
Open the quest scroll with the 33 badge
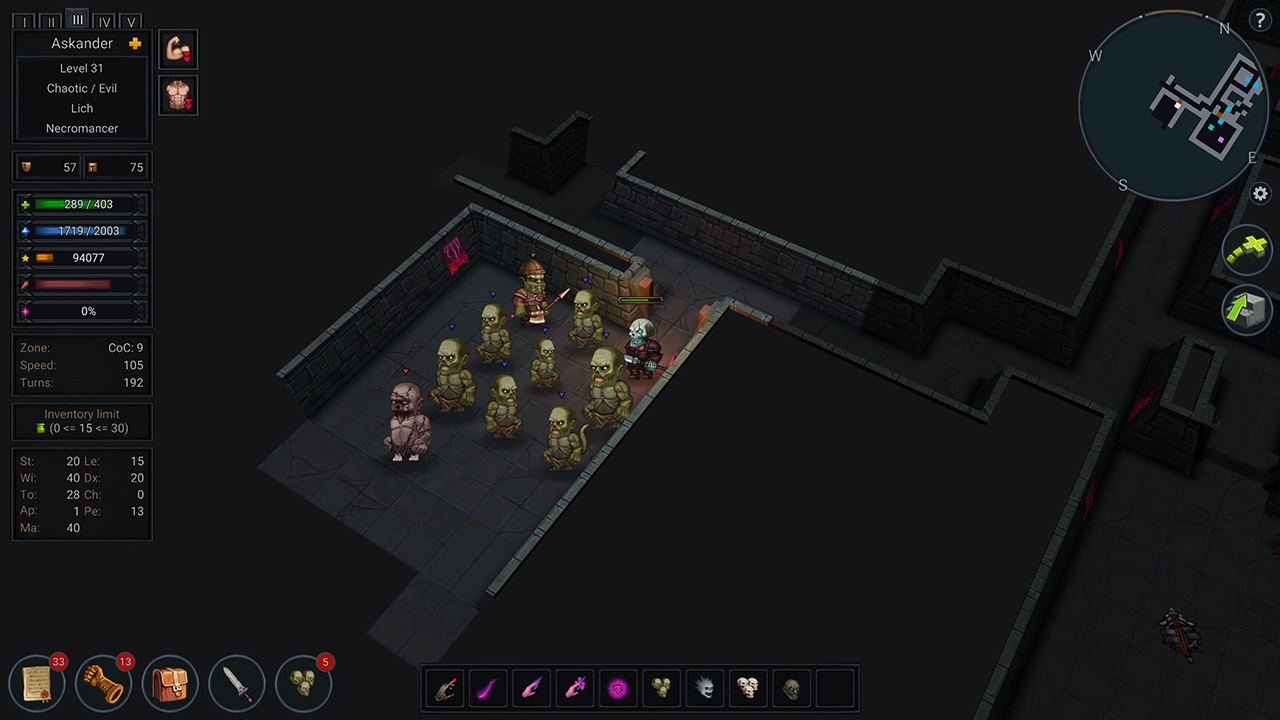point(37,683)
